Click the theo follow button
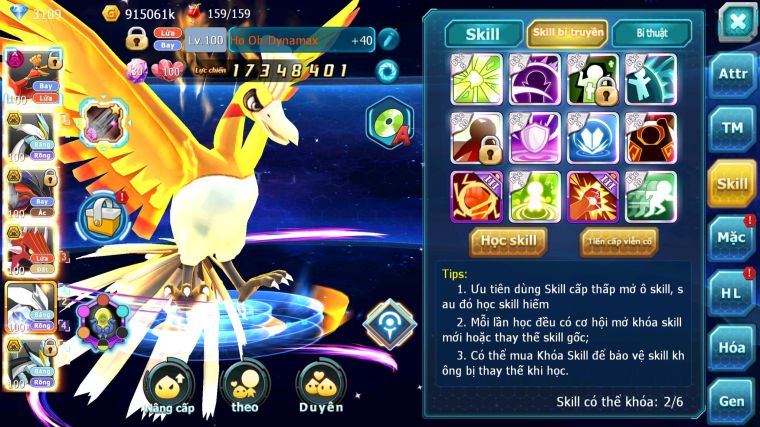Viewport: 760px width, 427px height. (244, 386)
